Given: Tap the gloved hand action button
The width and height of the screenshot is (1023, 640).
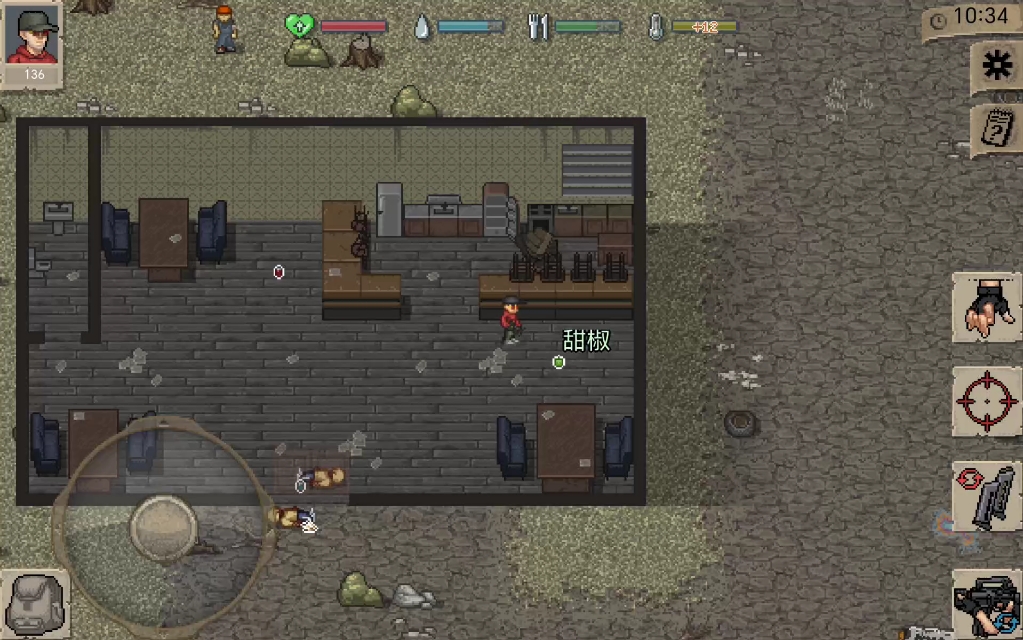Looking at the screenshot, I should coord(986,308).
